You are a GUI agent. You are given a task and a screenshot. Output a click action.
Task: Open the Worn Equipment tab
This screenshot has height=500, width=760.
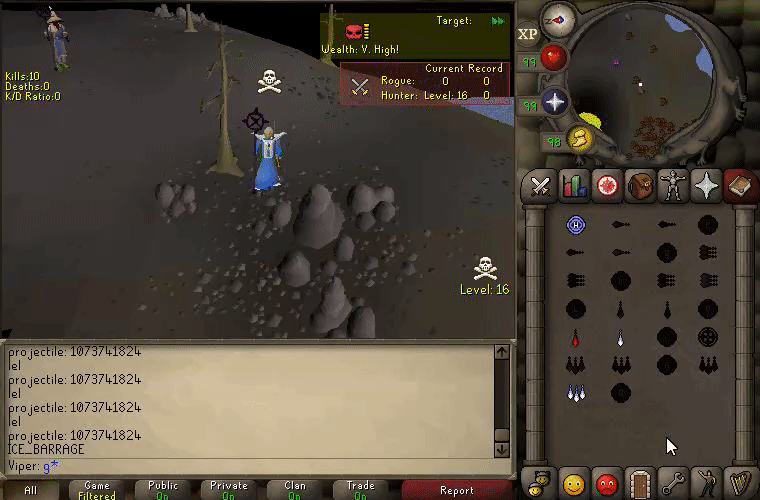pos(672,186)
